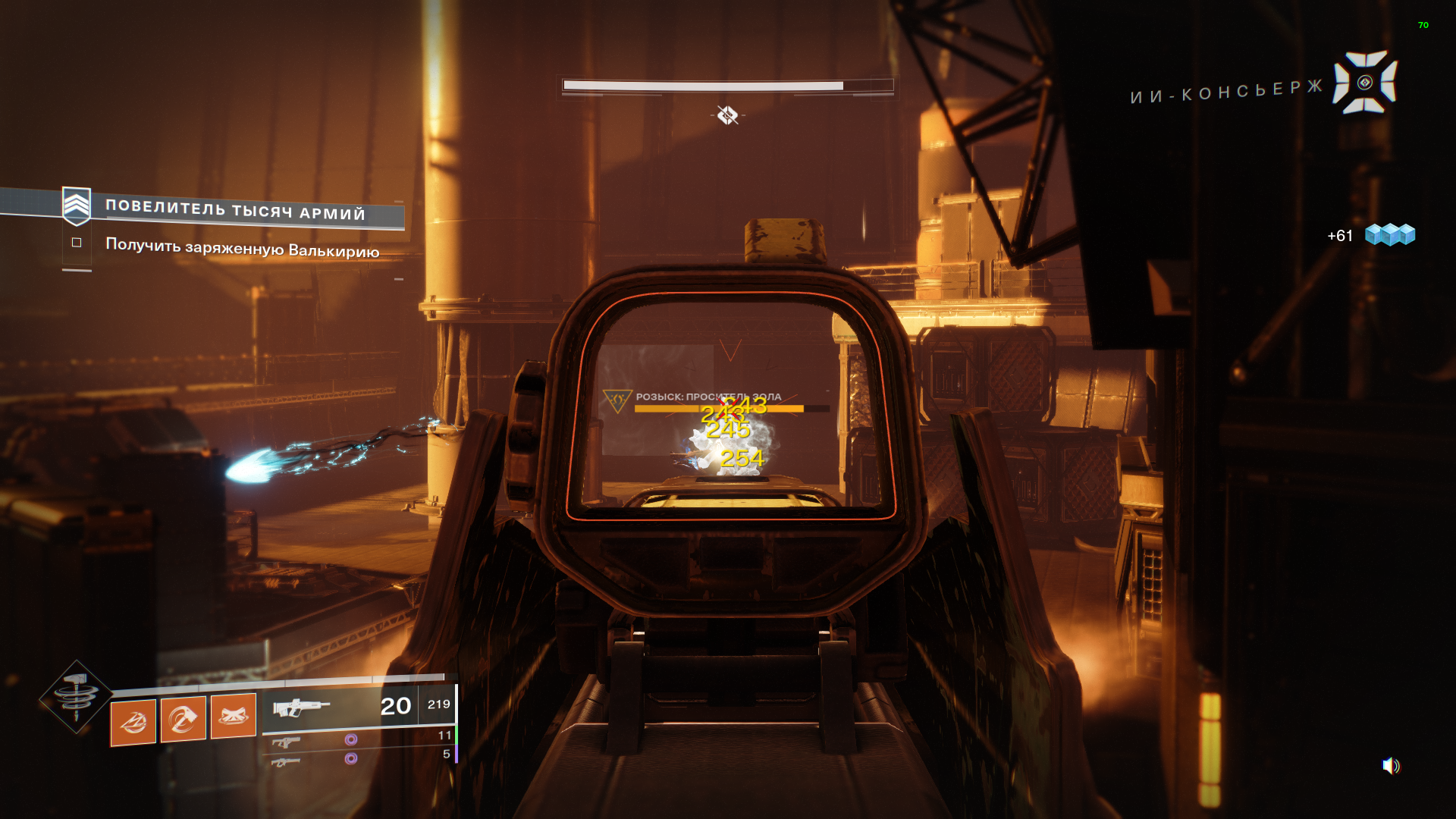This screenshot has width=1456, height=819.
Task: Click the ИИ-КОНСЬЕРЖ emblem icon
Action: [1365, 82]
